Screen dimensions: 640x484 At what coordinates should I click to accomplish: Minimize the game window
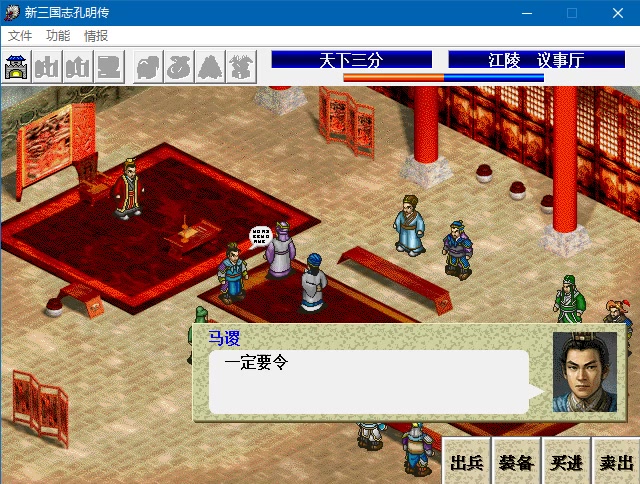(525, 13)
